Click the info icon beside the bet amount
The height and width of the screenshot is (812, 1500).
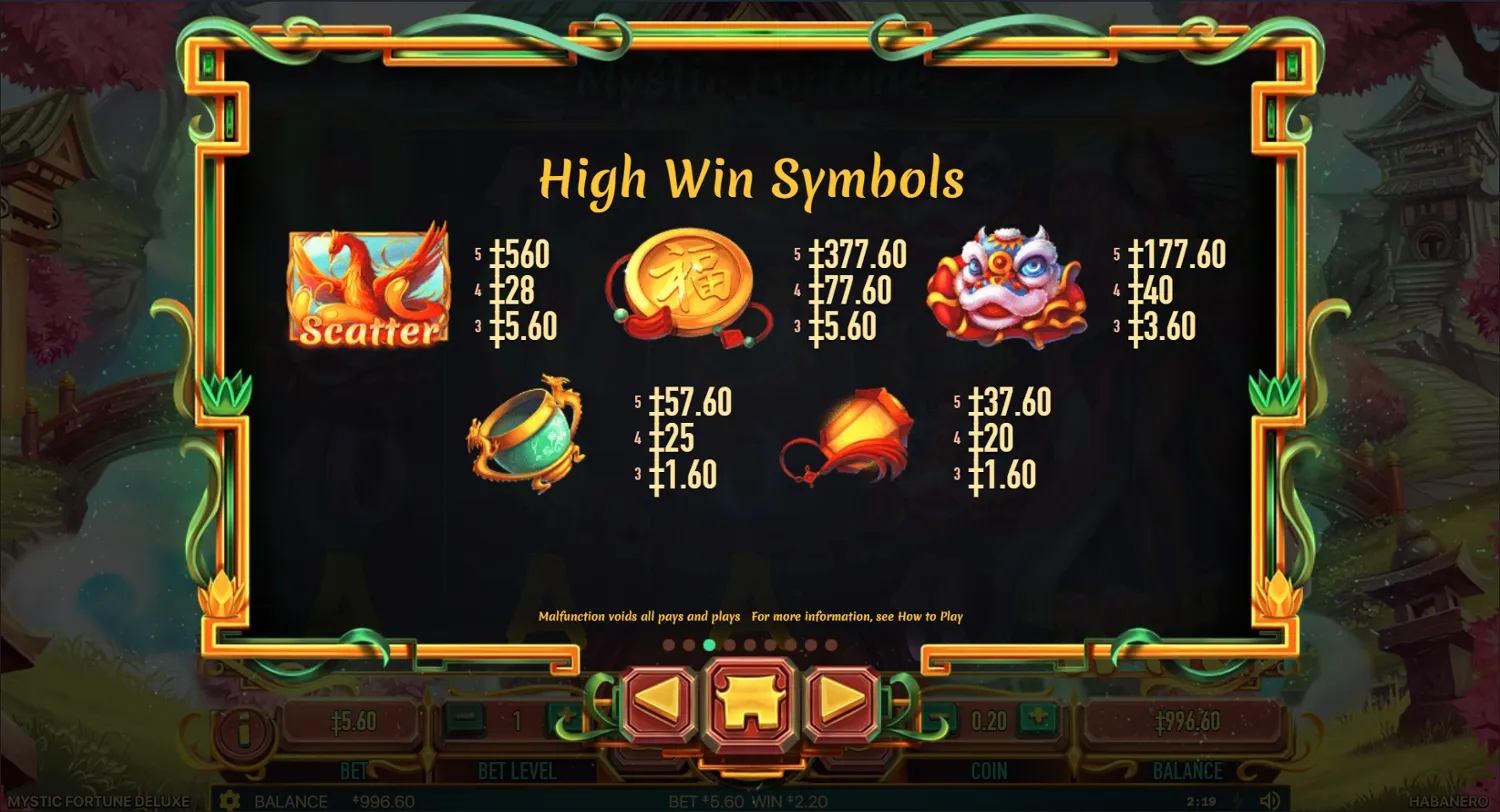click(x=243, y=727)
